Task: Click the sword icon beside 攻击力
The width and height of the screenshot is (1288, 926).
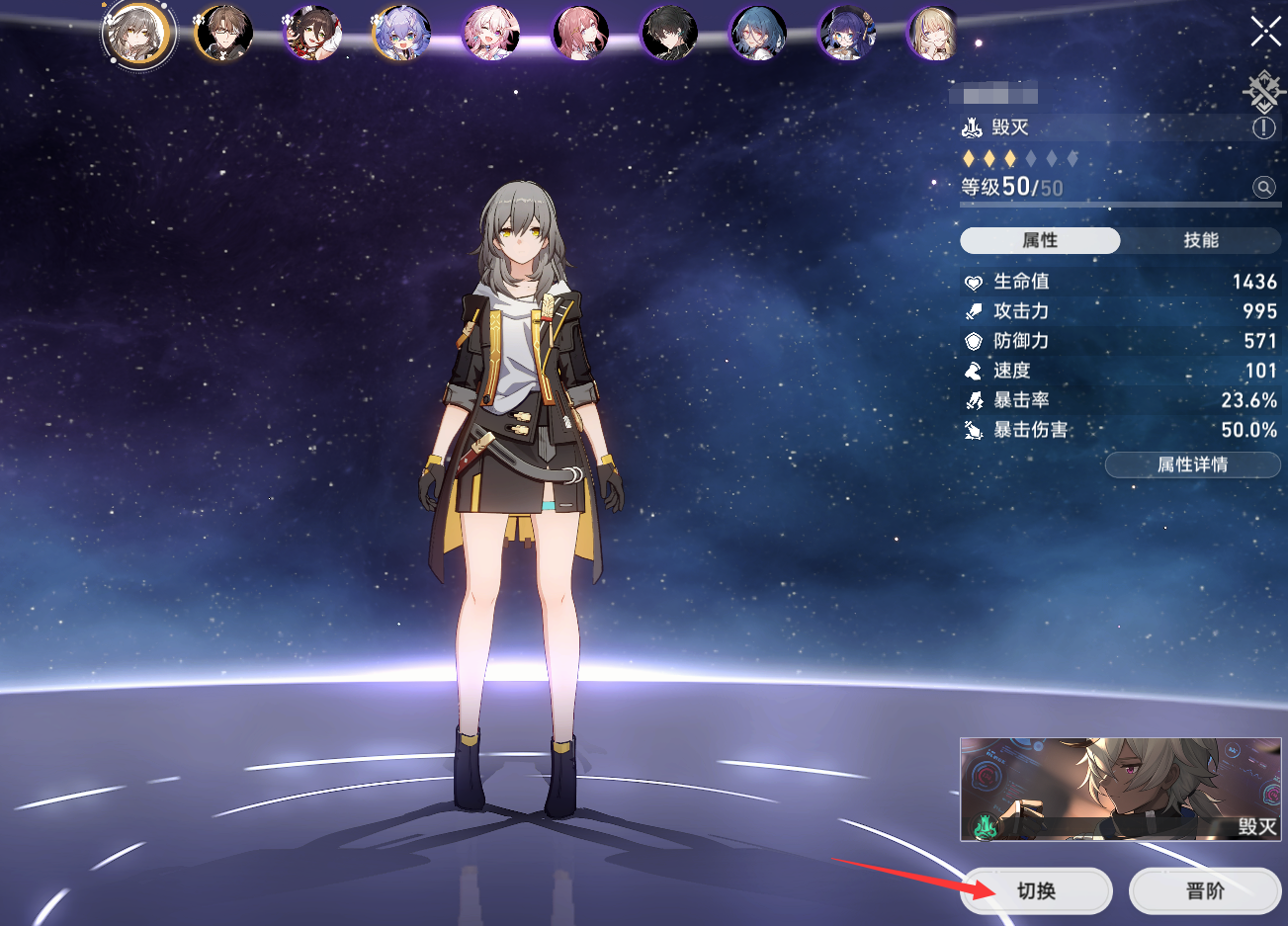Action: [976, 311]
